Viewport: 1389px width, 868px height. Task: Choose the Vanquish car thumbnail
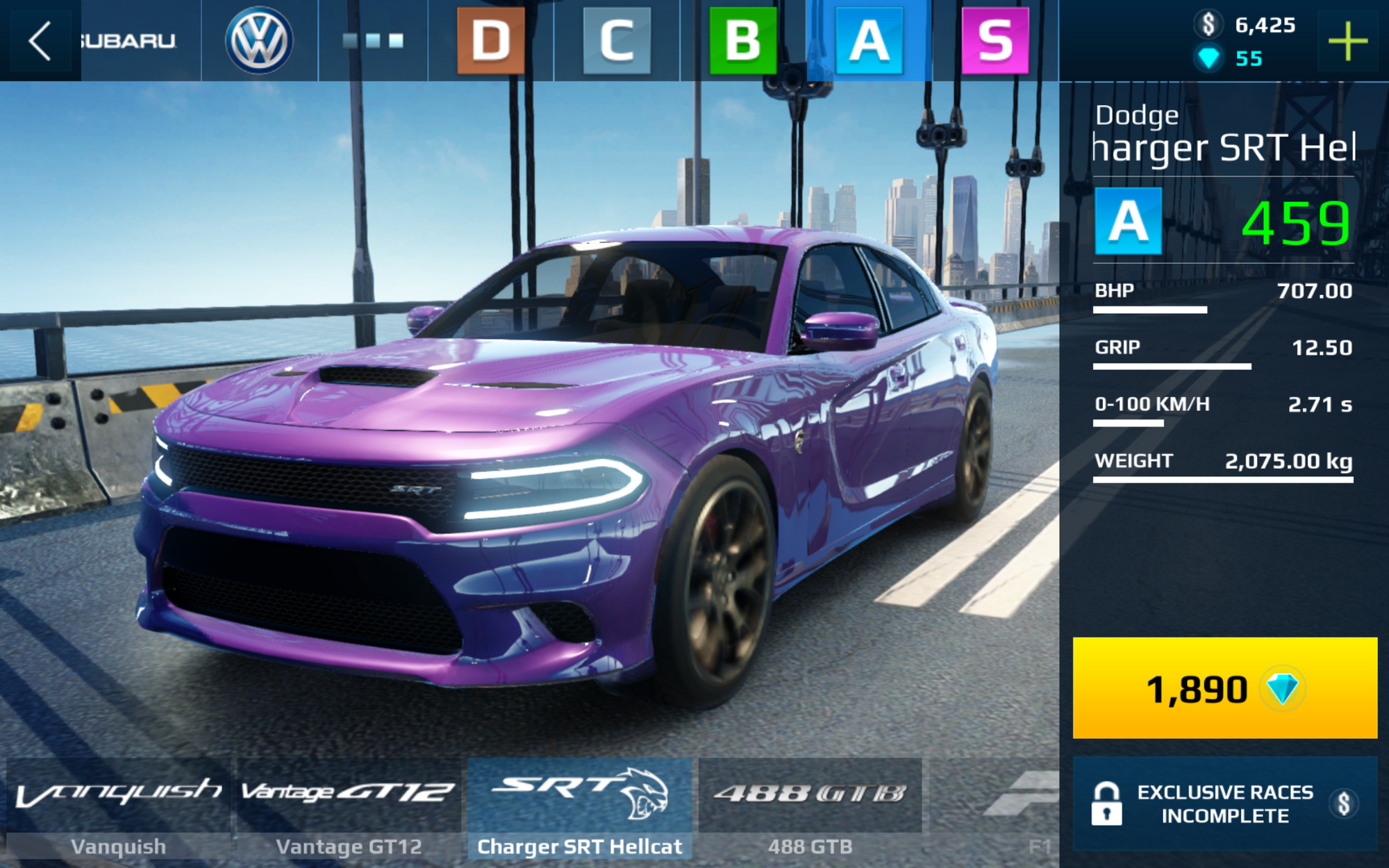point(118,809)
